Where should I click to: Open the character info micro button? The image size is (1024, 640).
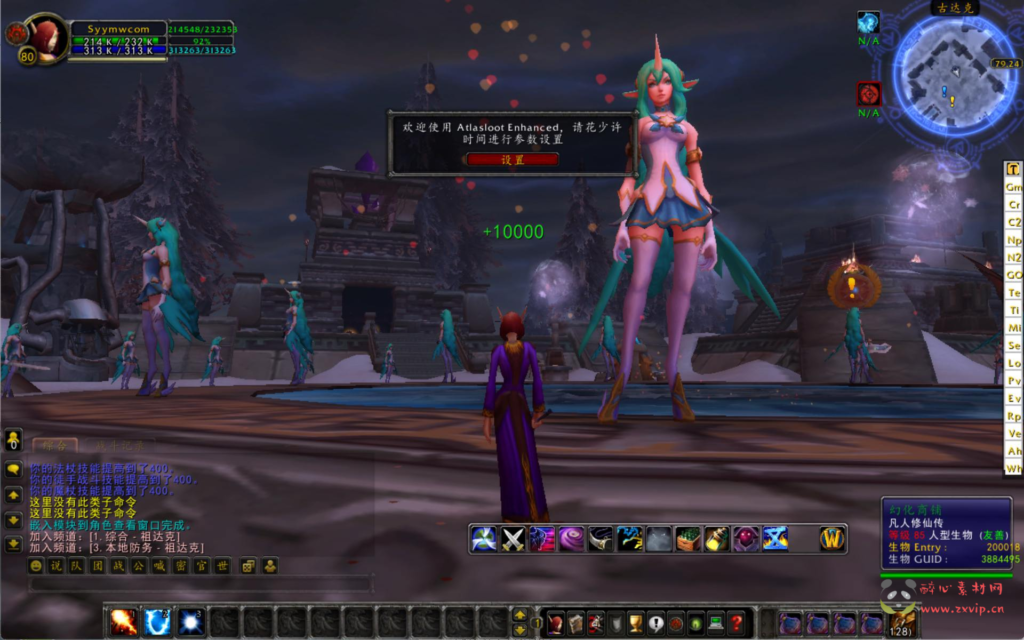(x=555, y=622)
